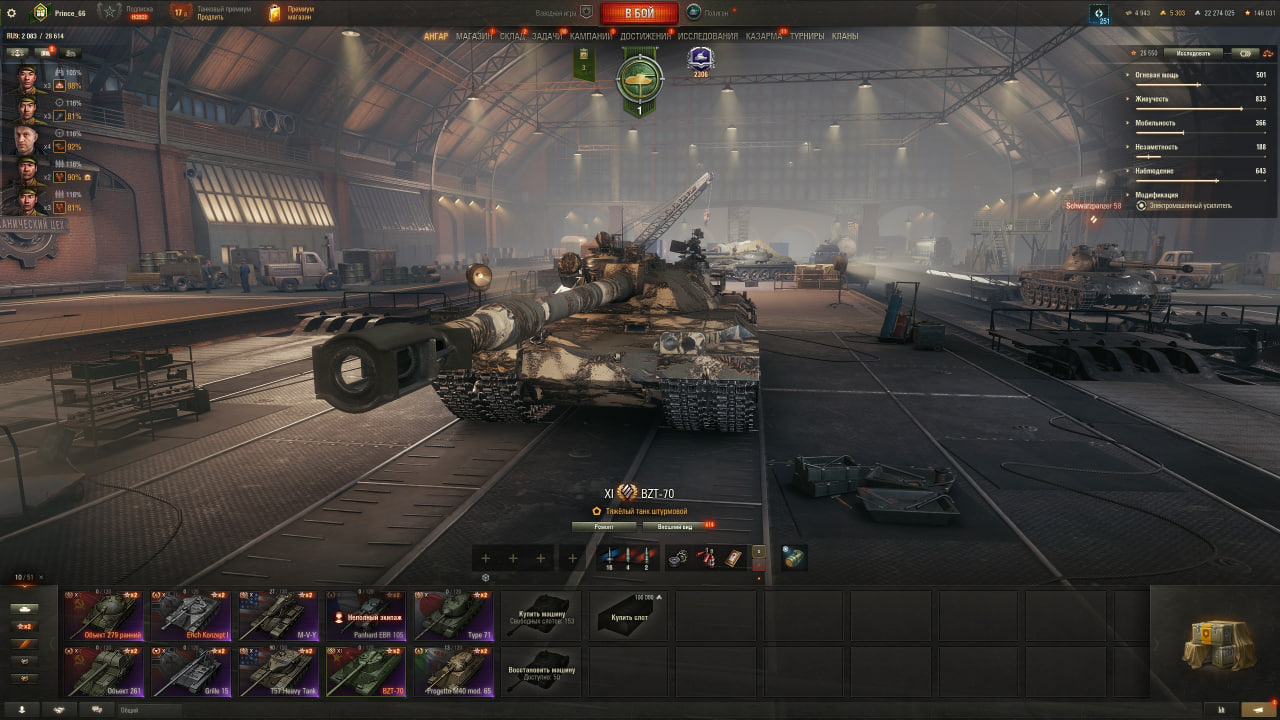Image resolution: width=1280 pixels, height=720 pixels.
Task: Show the КЛАНЫ clans tab
Action: 845,36
